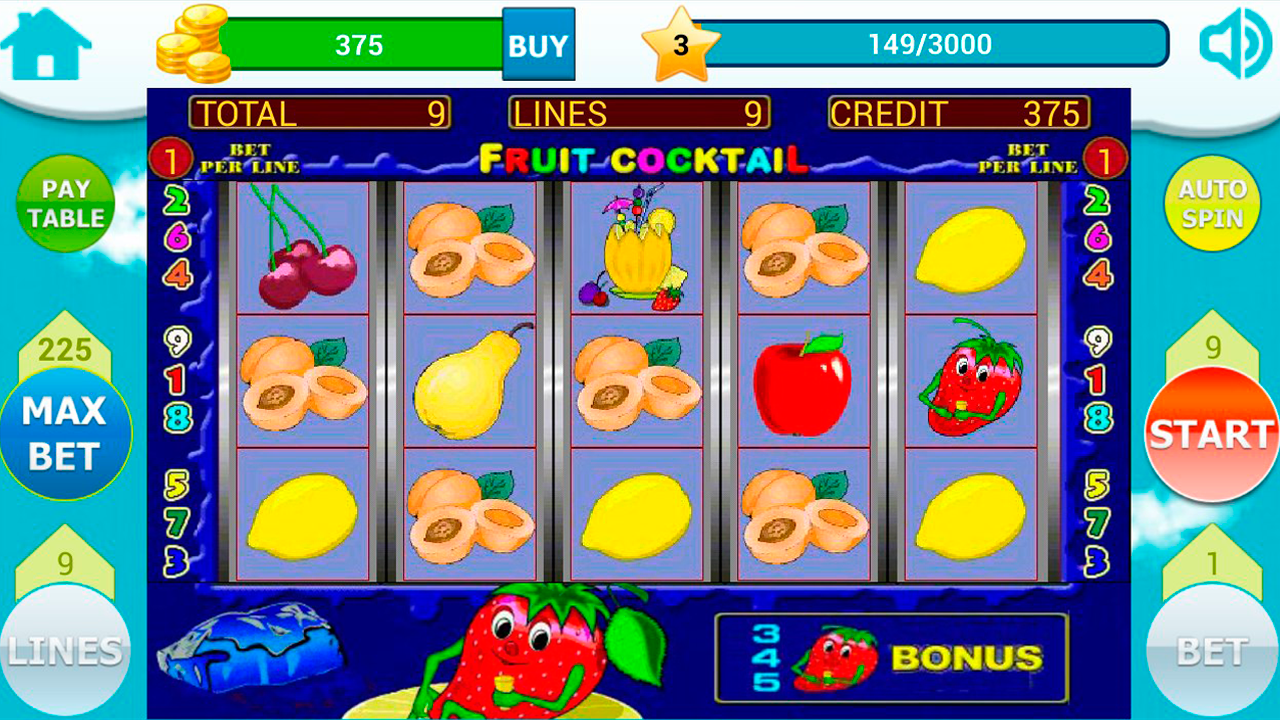Spin the reels with START
This screenshot has height=720, width=1280.
point(1212,434)
